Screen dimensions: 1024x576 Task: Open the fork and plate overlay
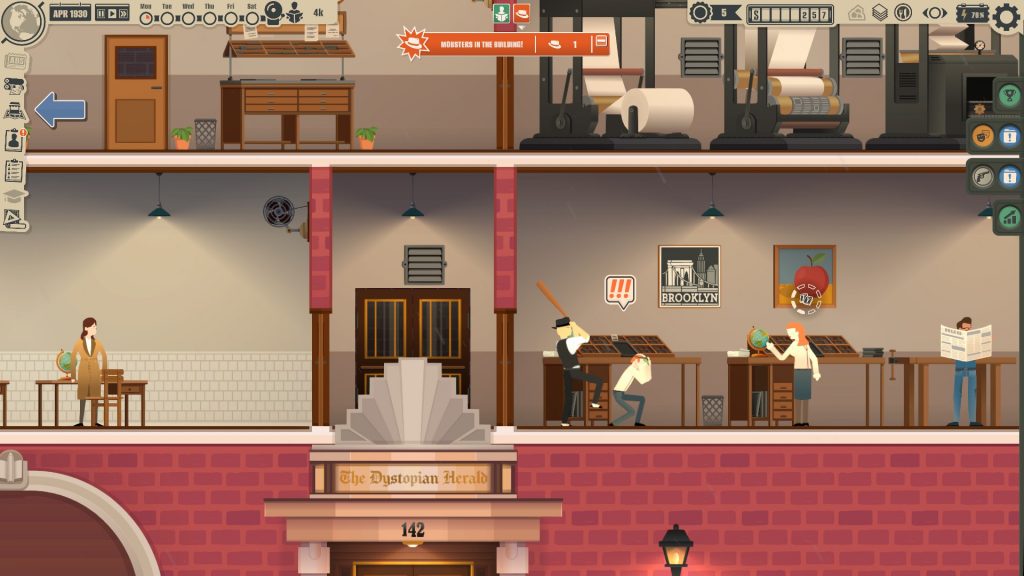pos(903,13)
